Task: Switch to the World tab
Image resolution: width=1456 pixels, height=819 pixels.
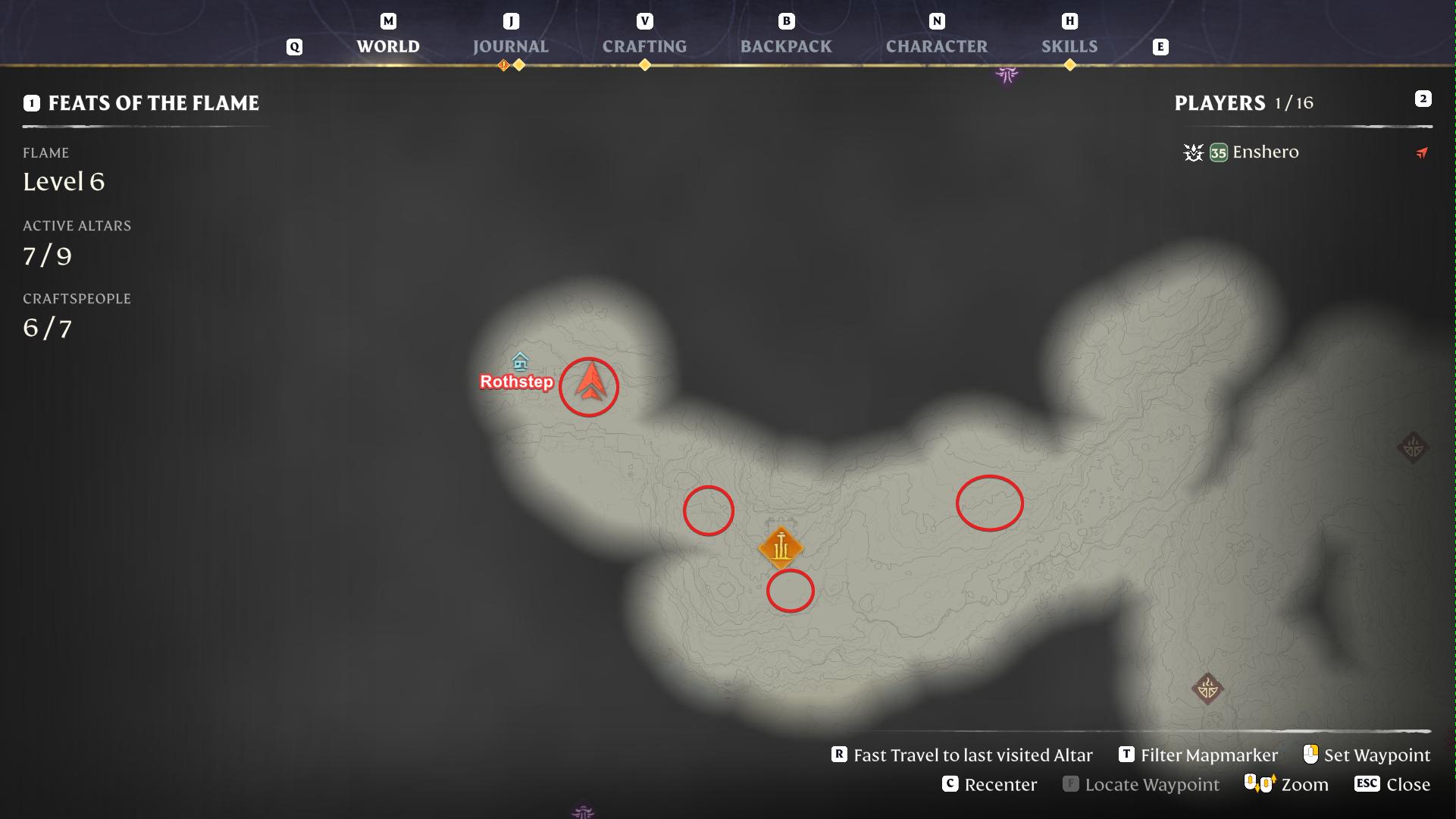Action: coord(387,46)
